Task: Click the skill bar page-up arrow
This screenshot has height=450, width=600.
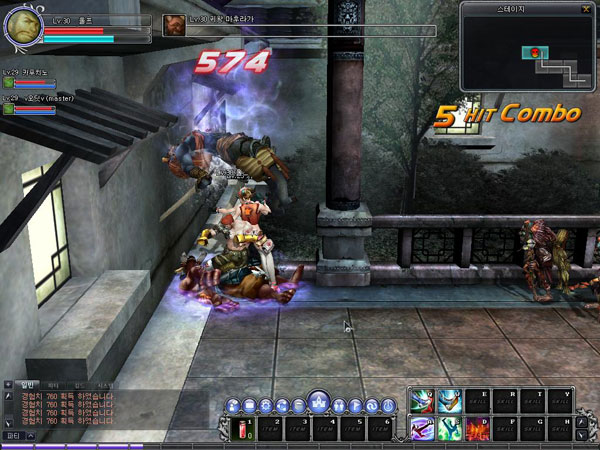Action: click(x=581, y=421)
